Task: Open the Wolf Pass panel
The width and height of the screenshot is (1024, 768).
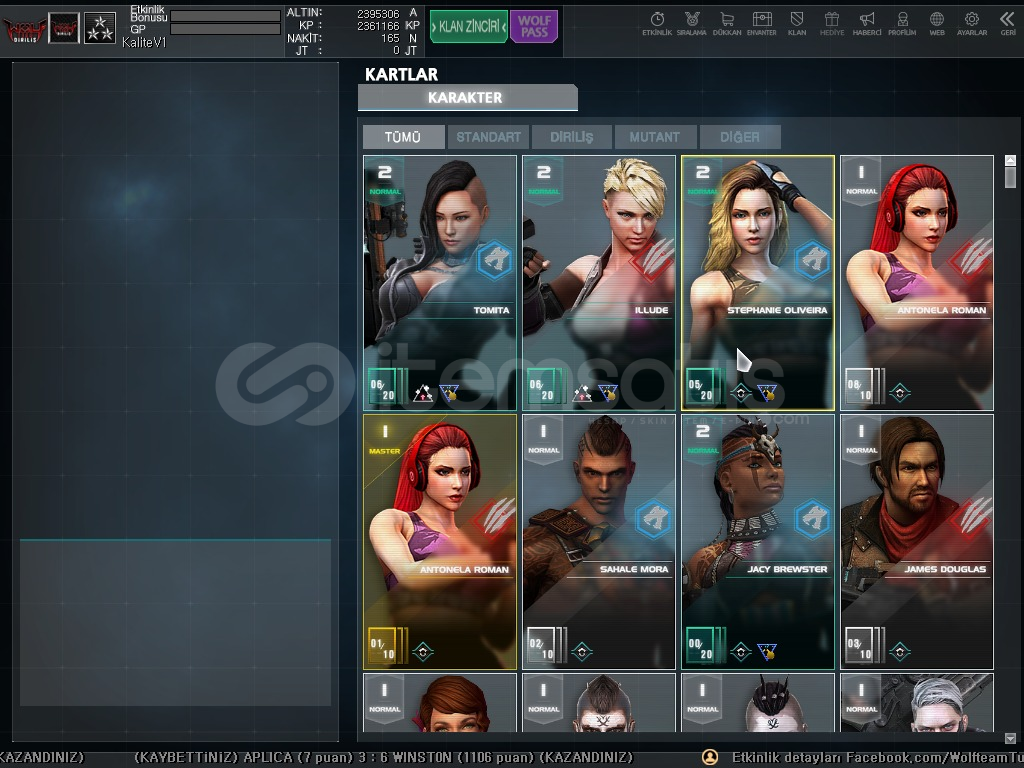Action: pos(534,27)
